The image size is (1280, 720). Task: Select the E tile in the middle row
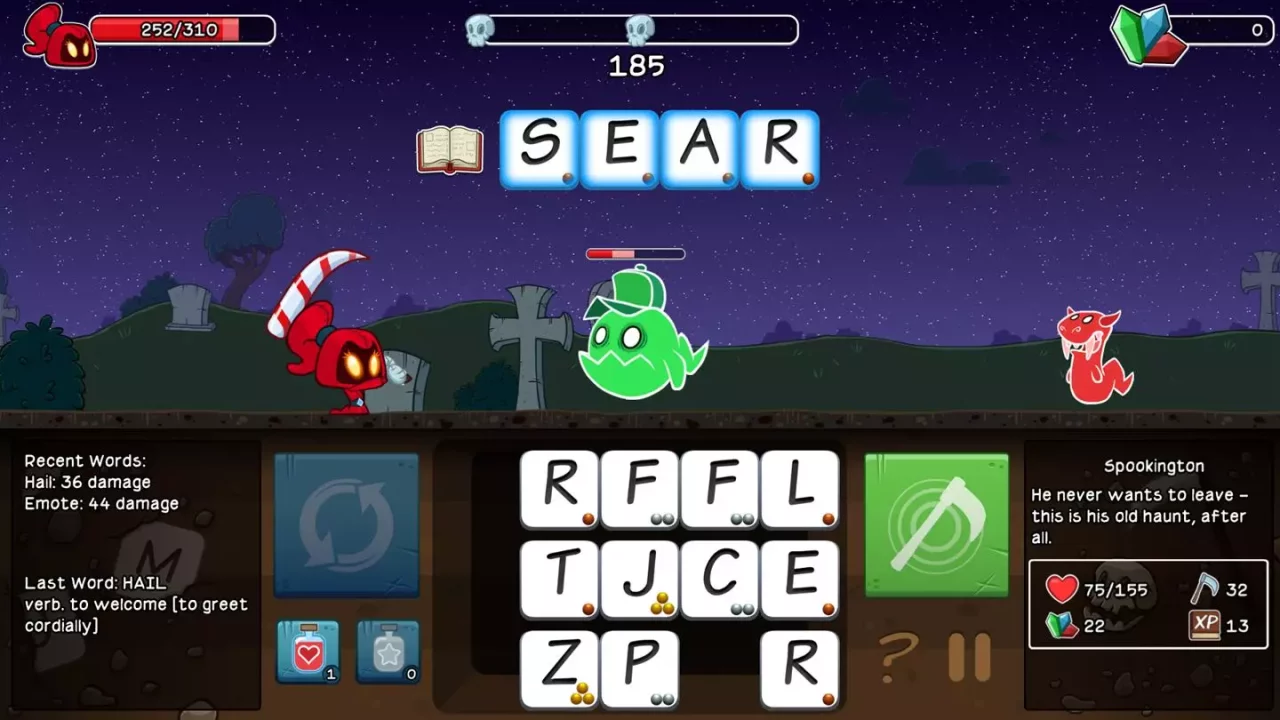tap(798, 578)
